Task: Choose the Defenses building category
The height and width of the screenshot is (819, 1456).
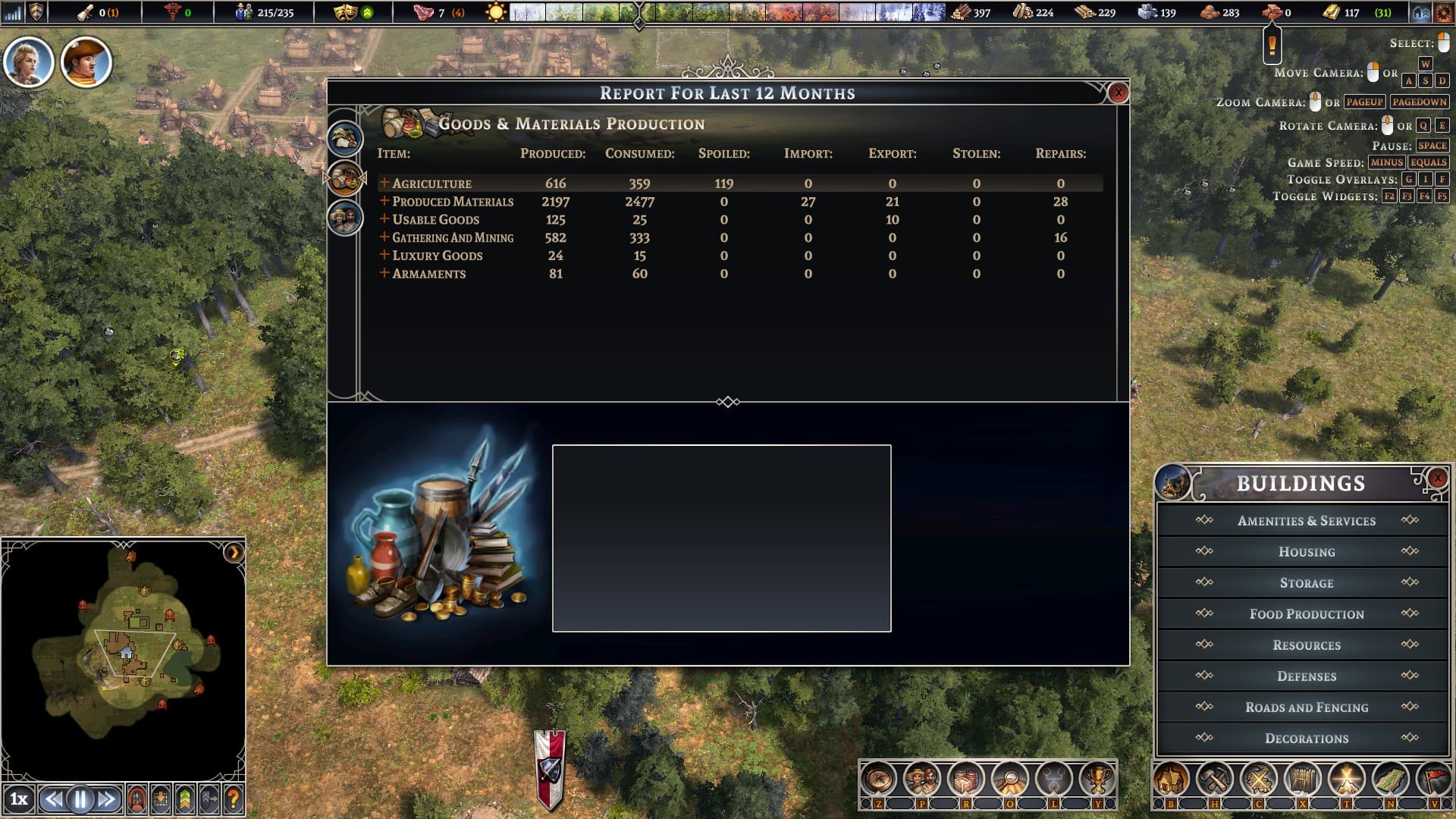Action: click(x=1306, y=676)
